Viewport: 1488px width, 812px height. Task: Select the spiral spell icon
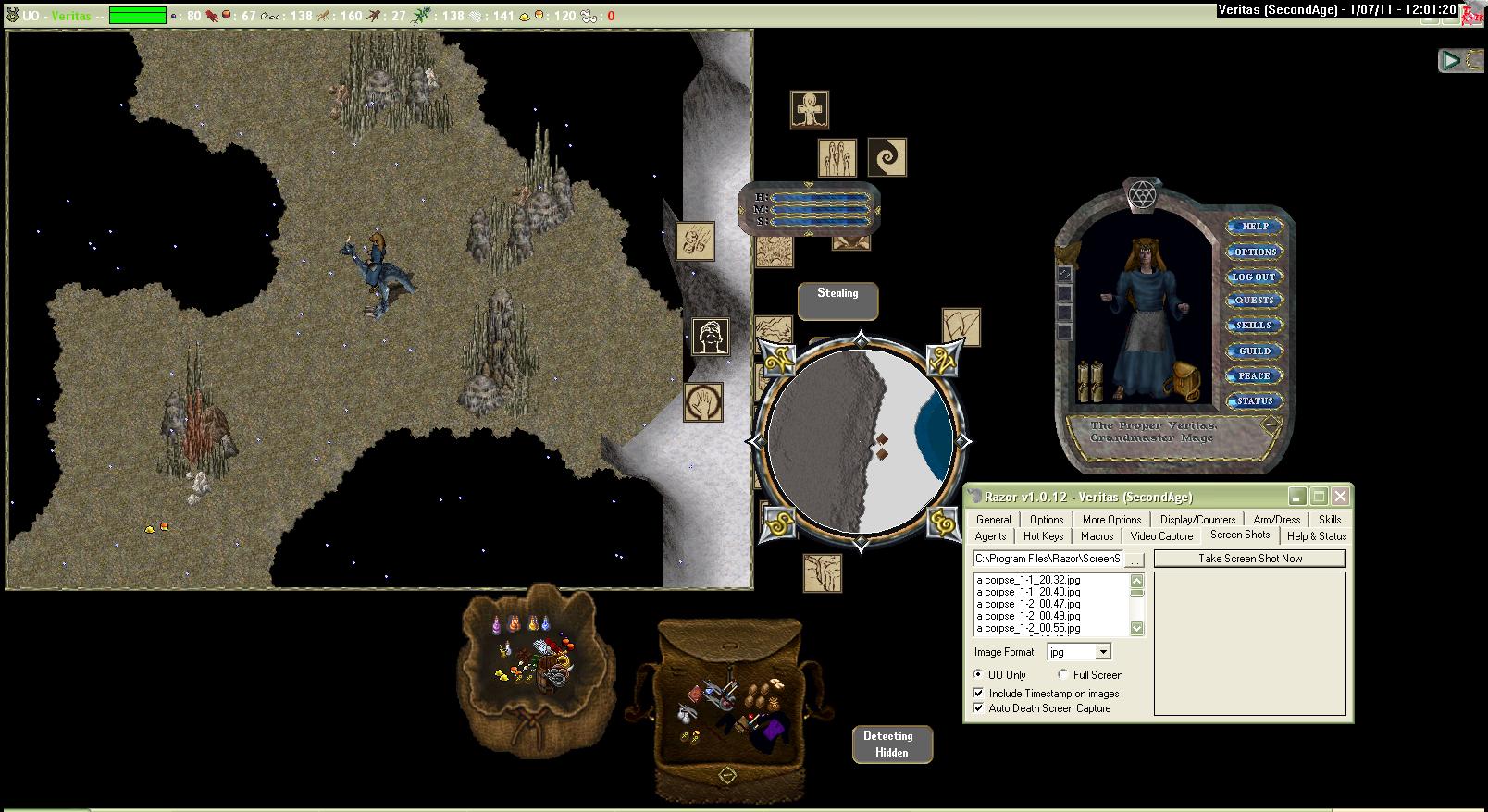tap(887, 157)
